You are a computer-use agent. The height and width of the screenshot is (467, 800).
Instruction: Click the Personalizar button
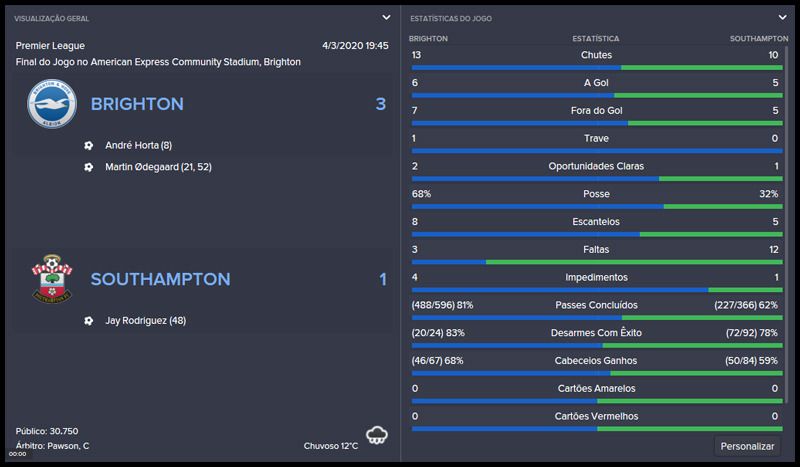(x=747, y=446)
